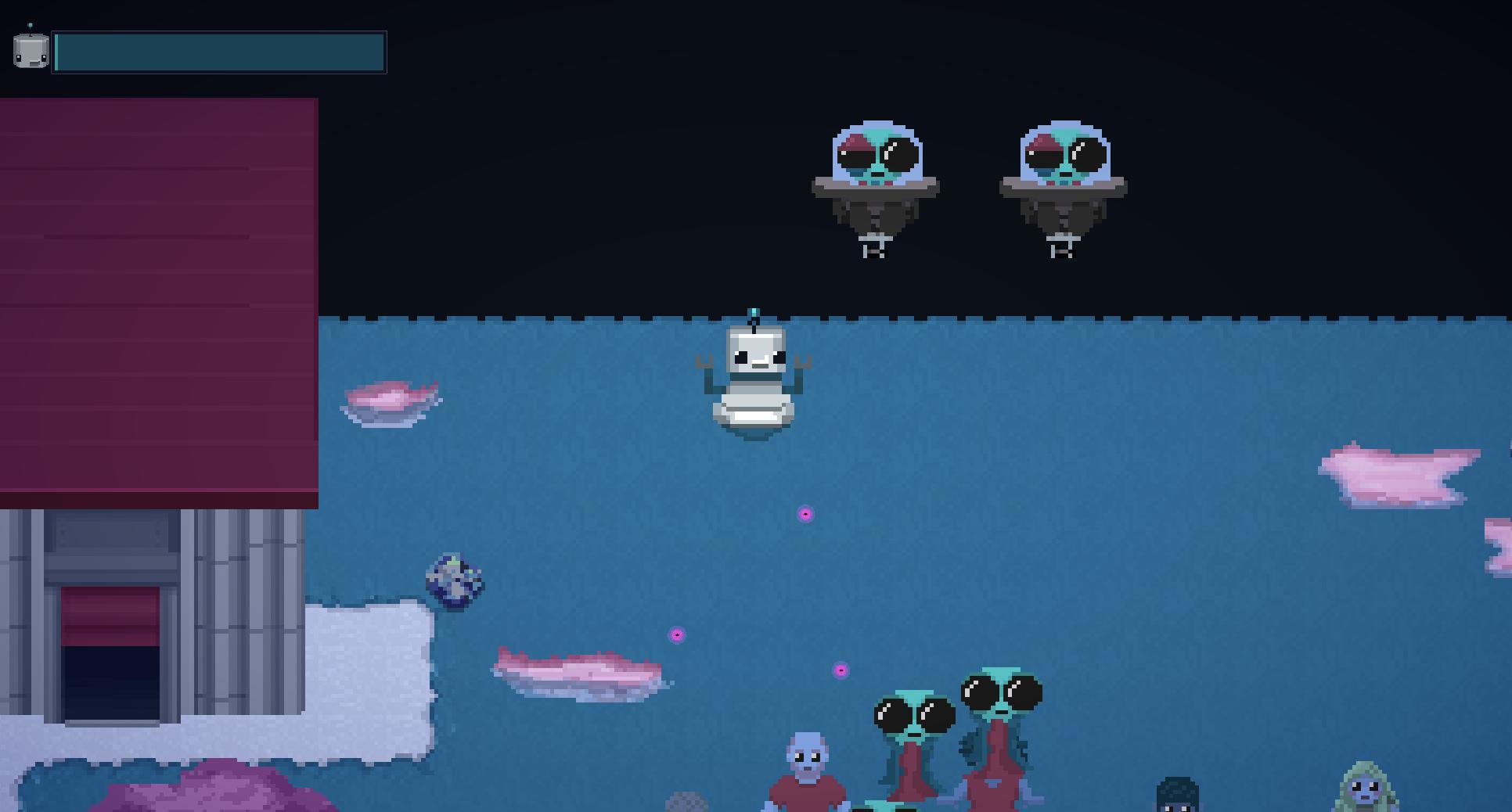The height and width of the screenshot is (812, 1512).
Task: Click inside the chat message input field
Action: coord(219,52)
